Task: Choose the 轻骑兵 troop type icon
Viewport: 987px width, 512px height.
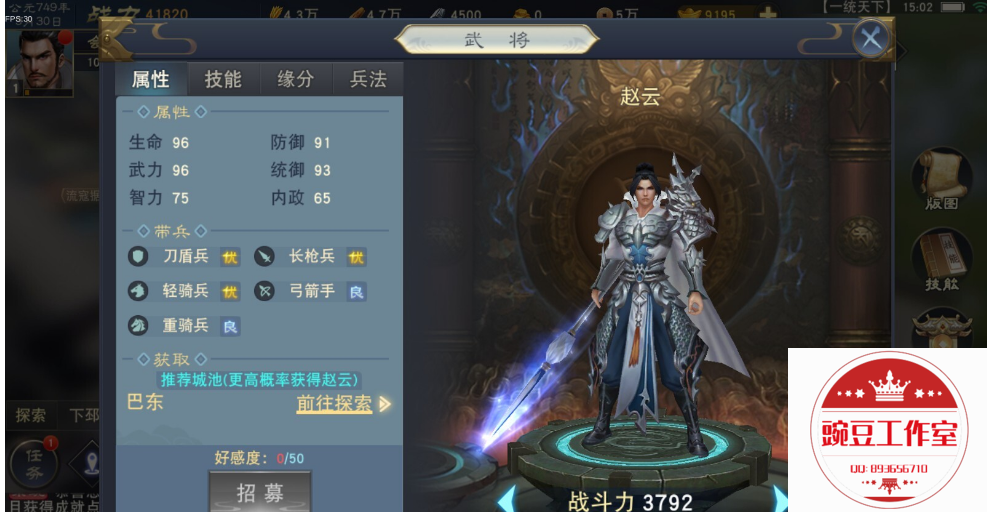Action: click(x=139, y=291)
